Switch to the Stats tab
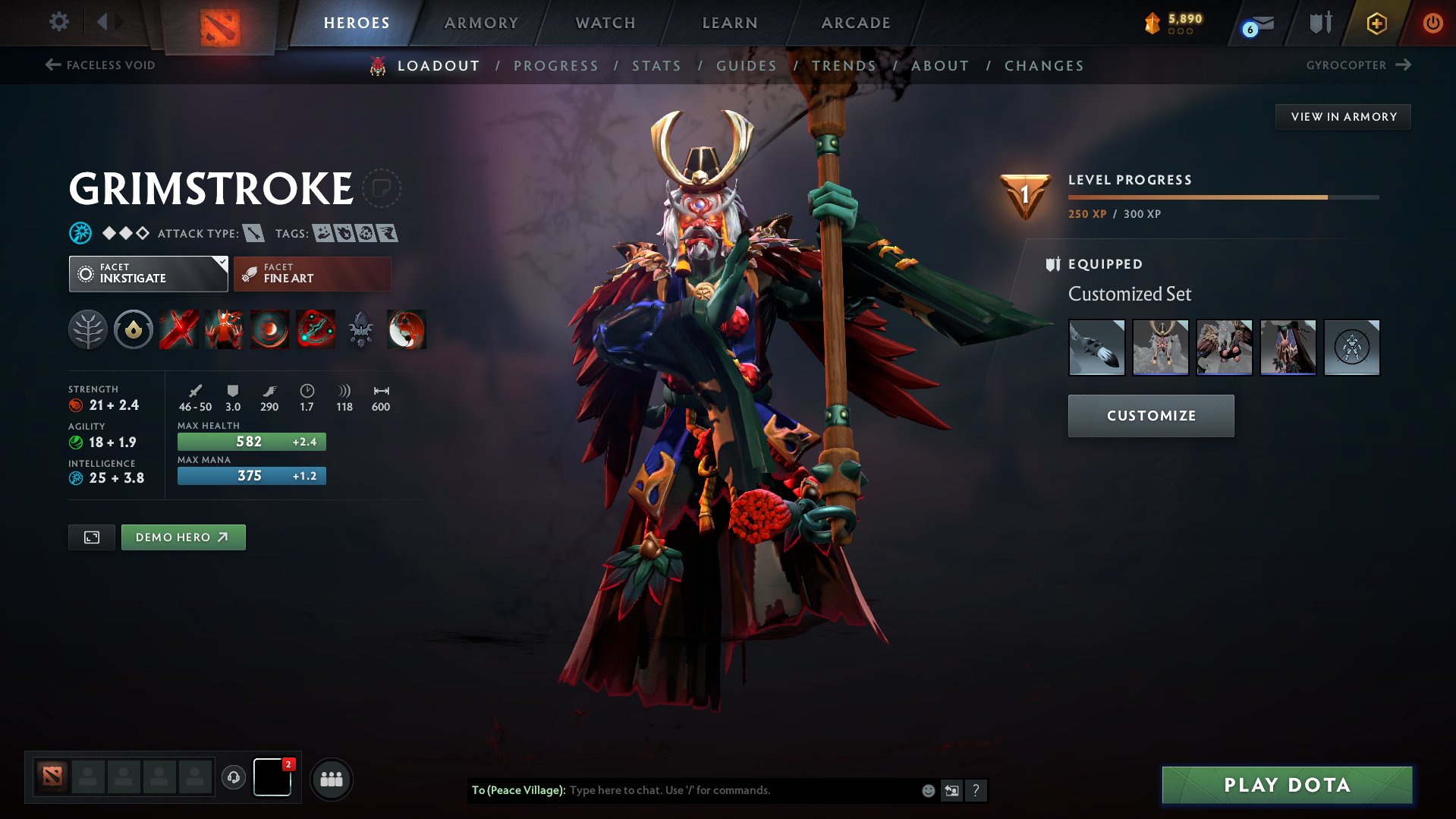The image size is (1456, 819). pyautogui.click(x=656, y=66)
